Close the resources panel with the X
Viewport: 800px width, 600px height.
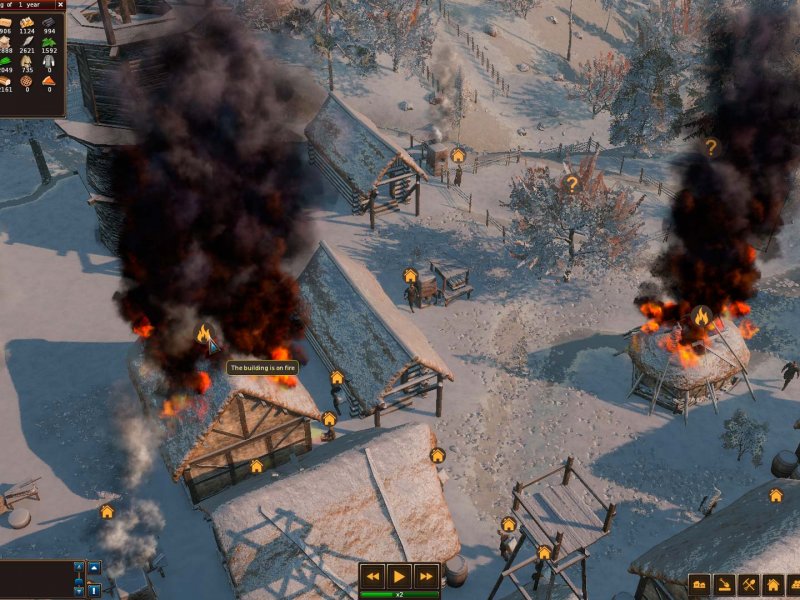tap(61, 4)
